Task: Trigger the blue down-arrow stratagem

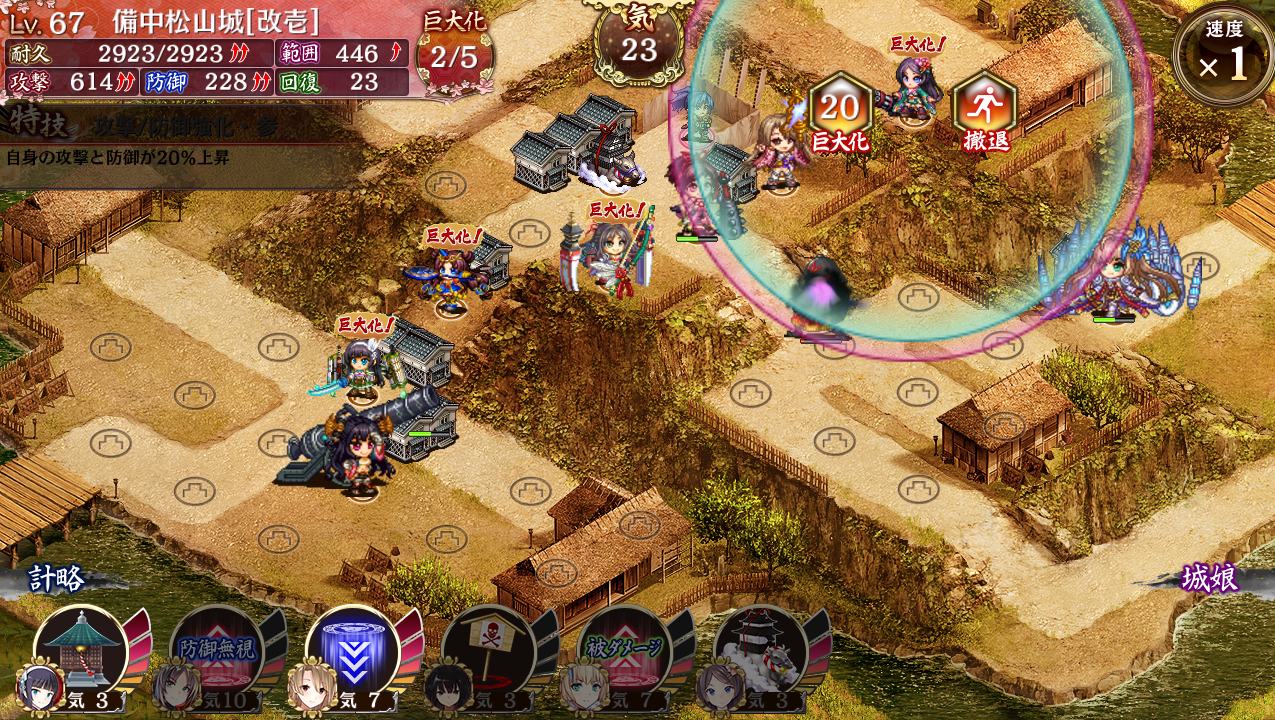Action: [353, 652]
